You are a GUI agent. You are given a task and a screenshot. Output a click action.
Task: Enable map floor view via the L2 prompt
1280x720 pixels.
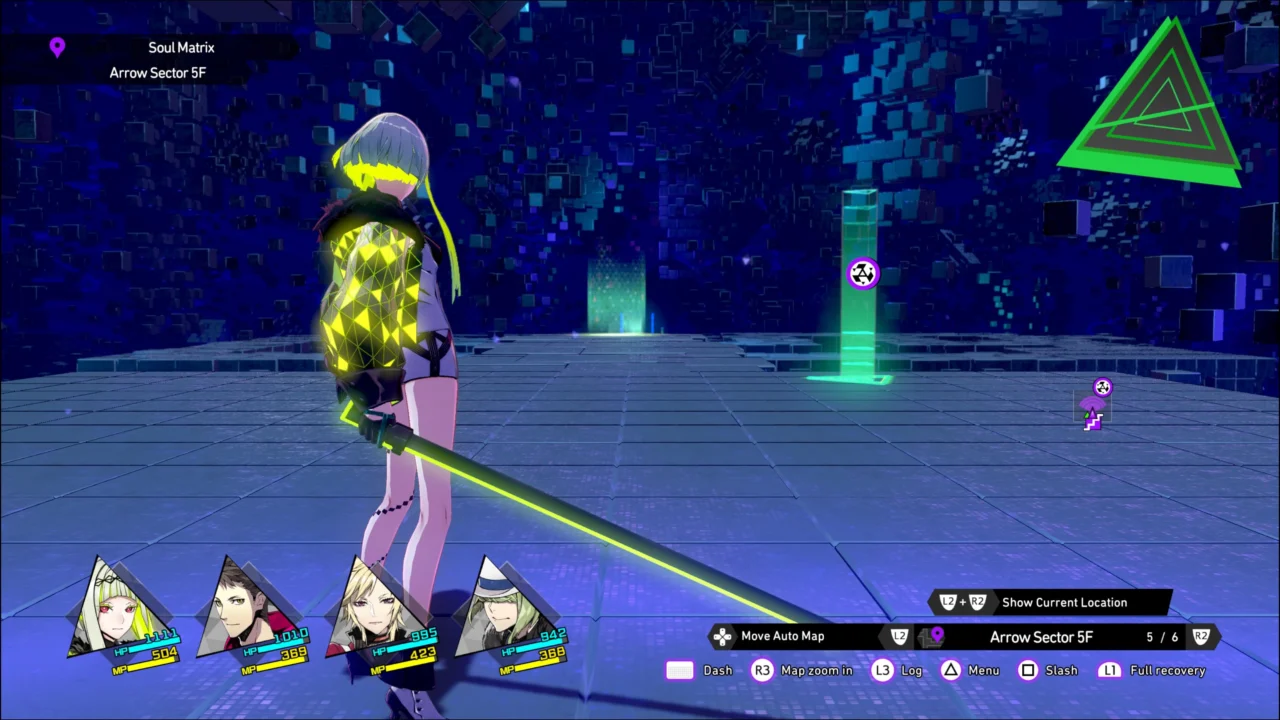click(x=899, y=636)
